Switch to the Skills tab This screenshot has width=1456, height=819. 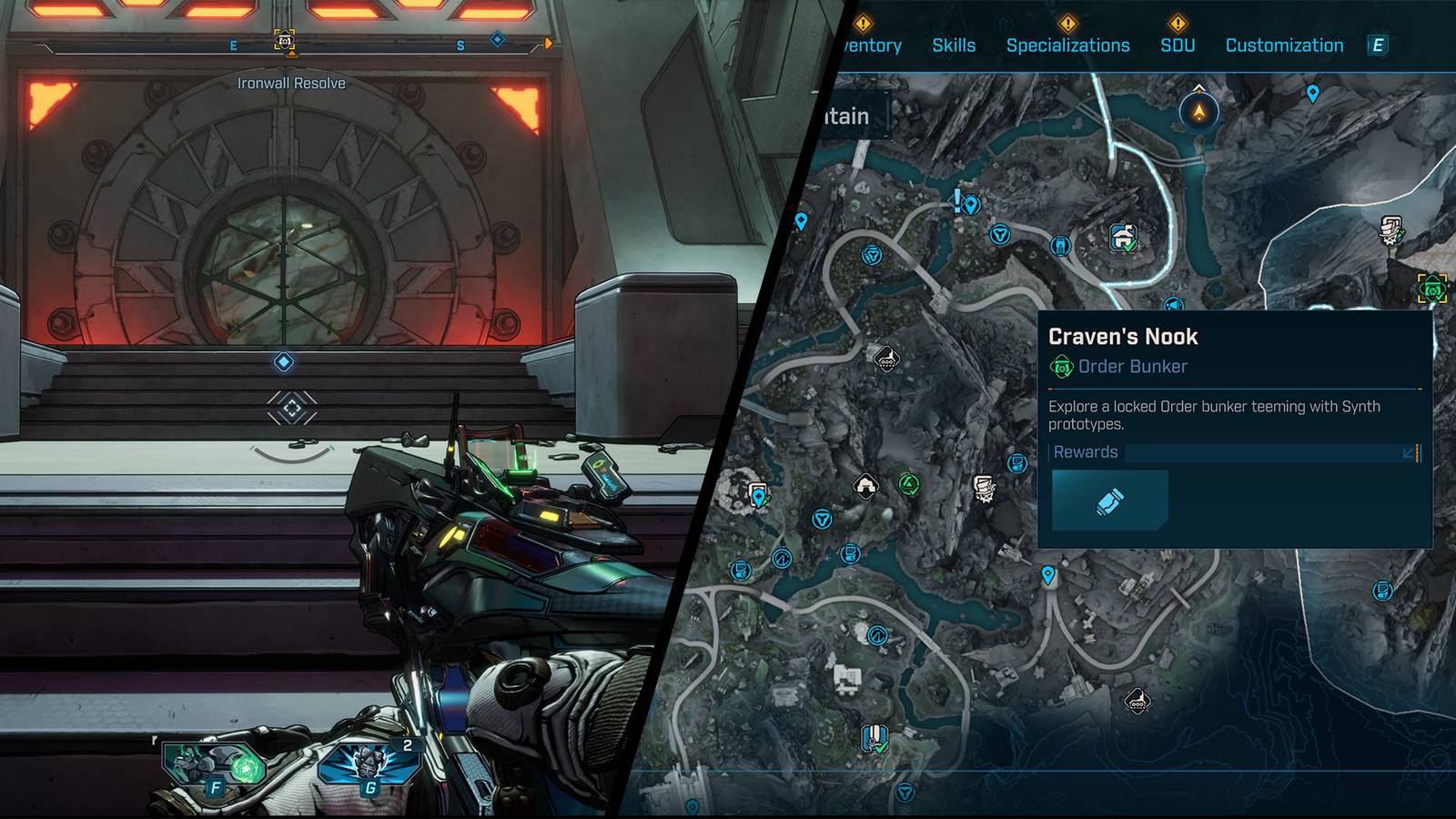pos(954,44)
